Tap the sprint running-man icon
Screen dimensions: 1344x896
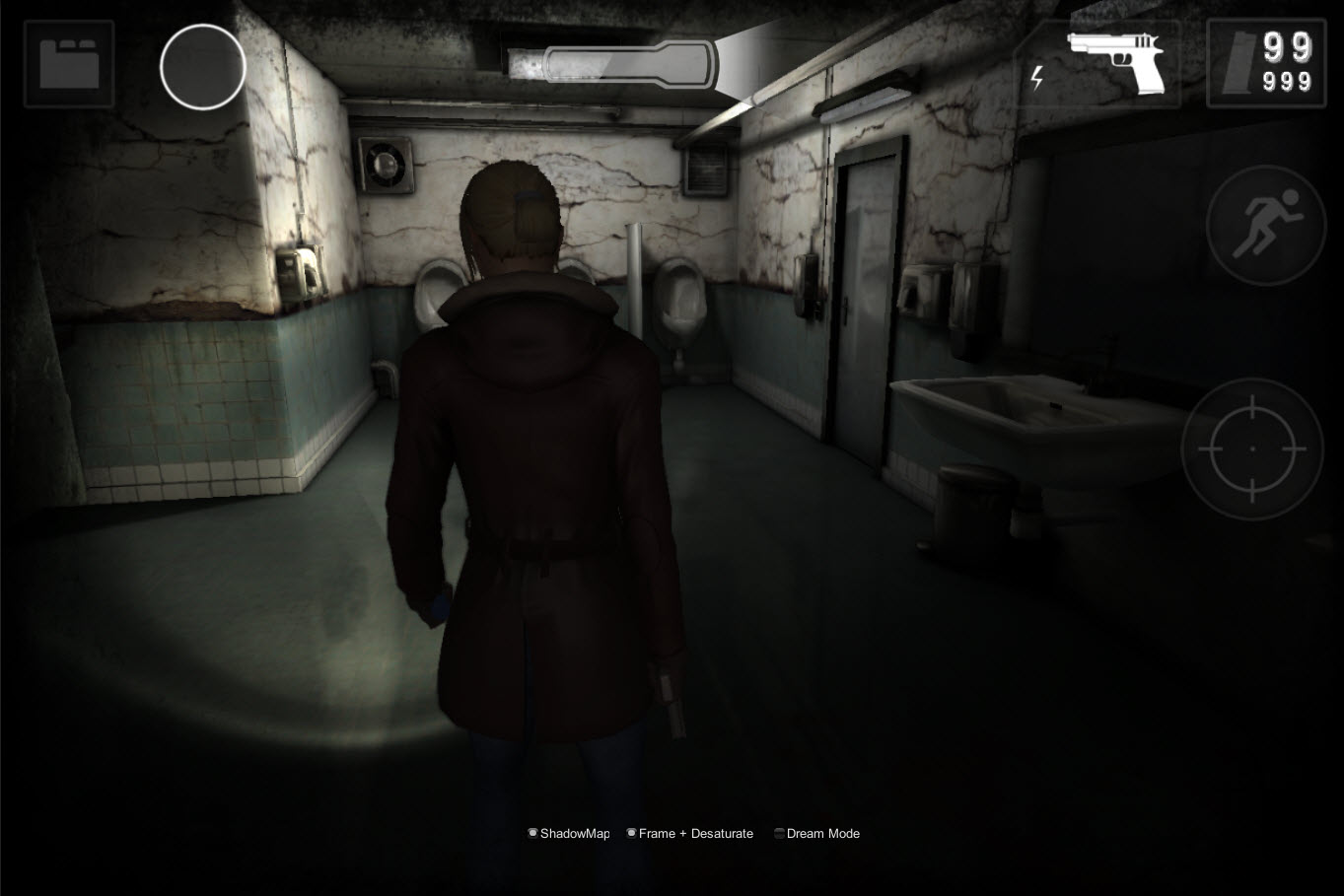tap(1265, 225)
